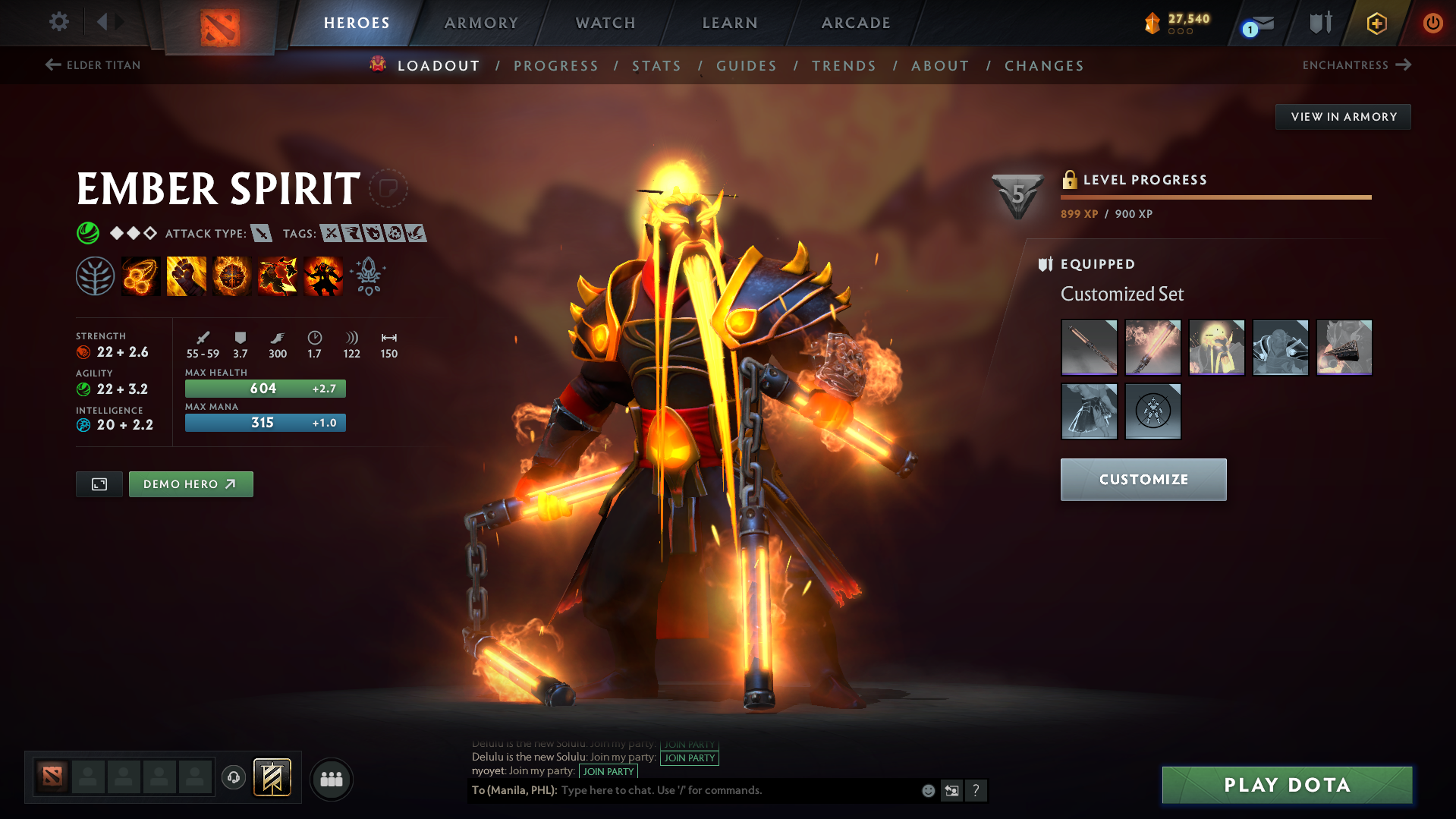Switch to the STATS tab
Screen dimensions: 1456x819
(656, 66)
